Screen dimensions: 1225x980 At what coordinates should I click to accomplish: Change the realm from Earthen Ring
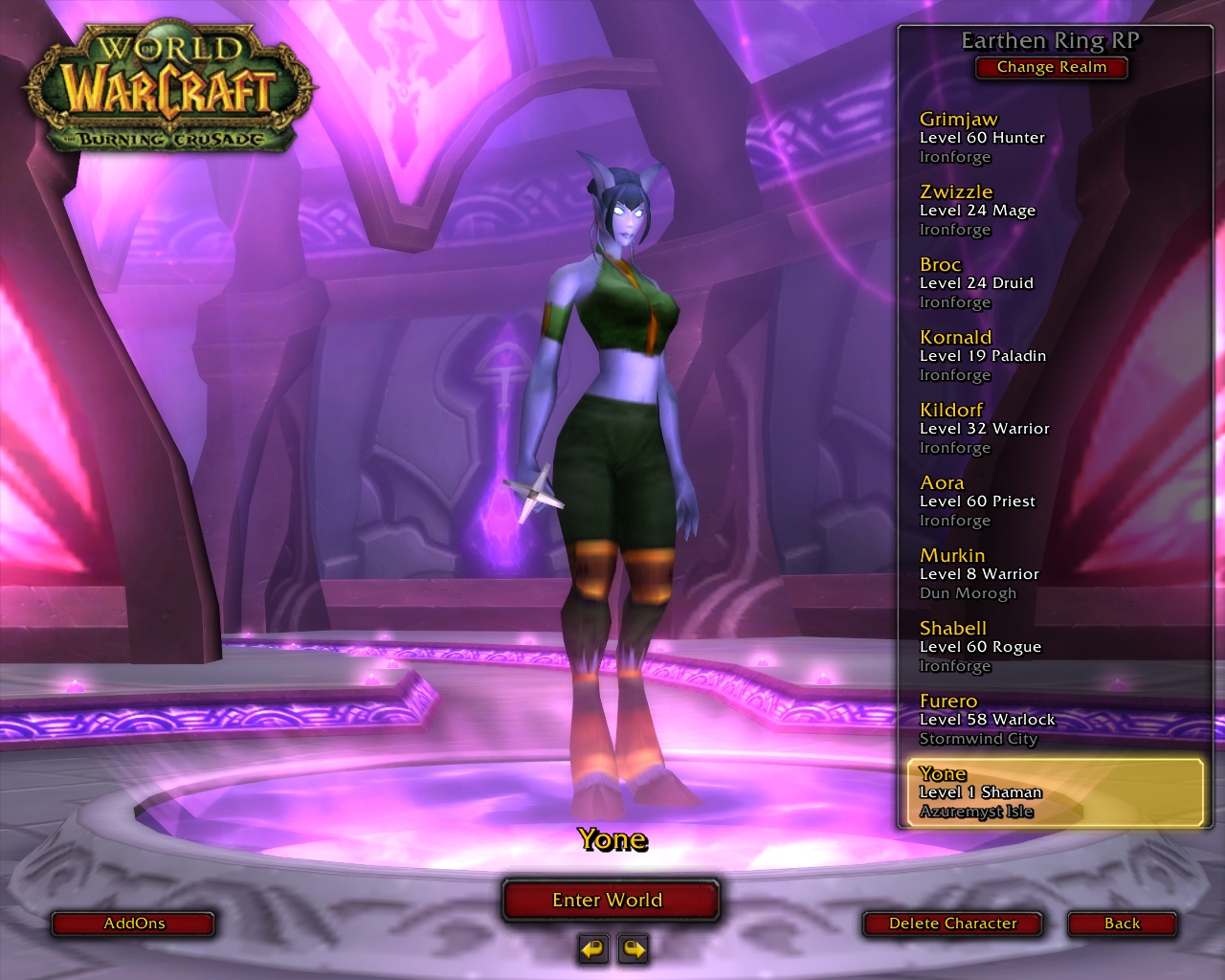pos(1051,67)
